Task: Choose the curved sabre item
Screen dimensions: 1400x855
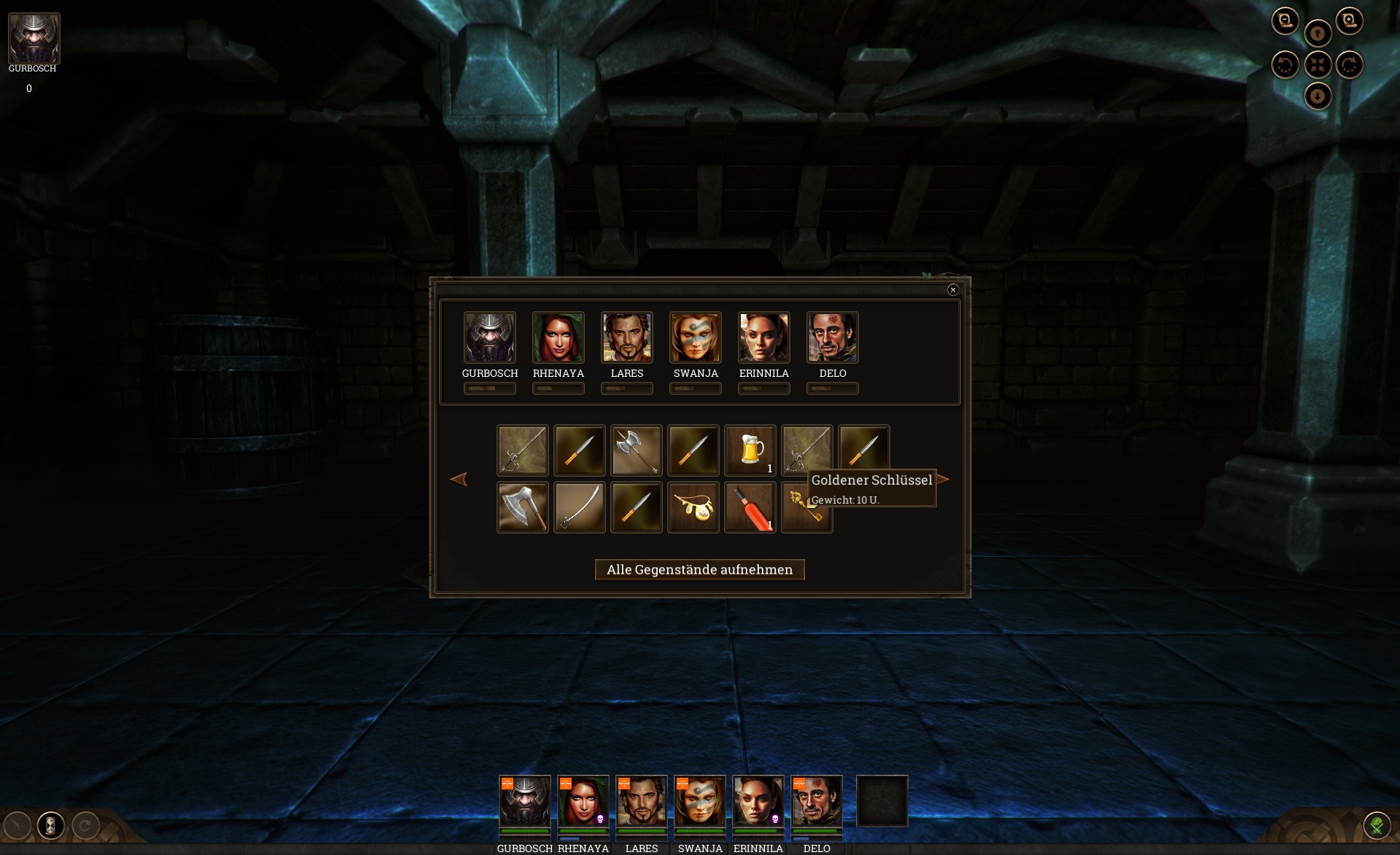Action: (579, 507)
